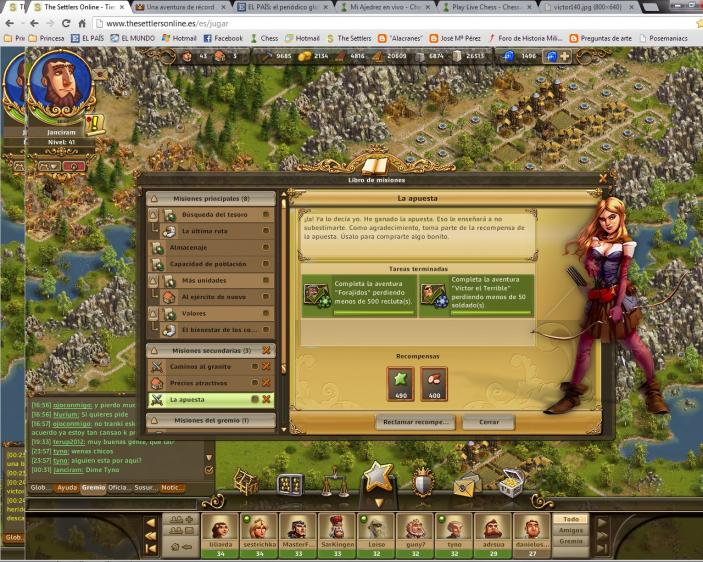Open the La última ruta mission
This screenshot has width=703, height=562.
(x=212, y=231)
